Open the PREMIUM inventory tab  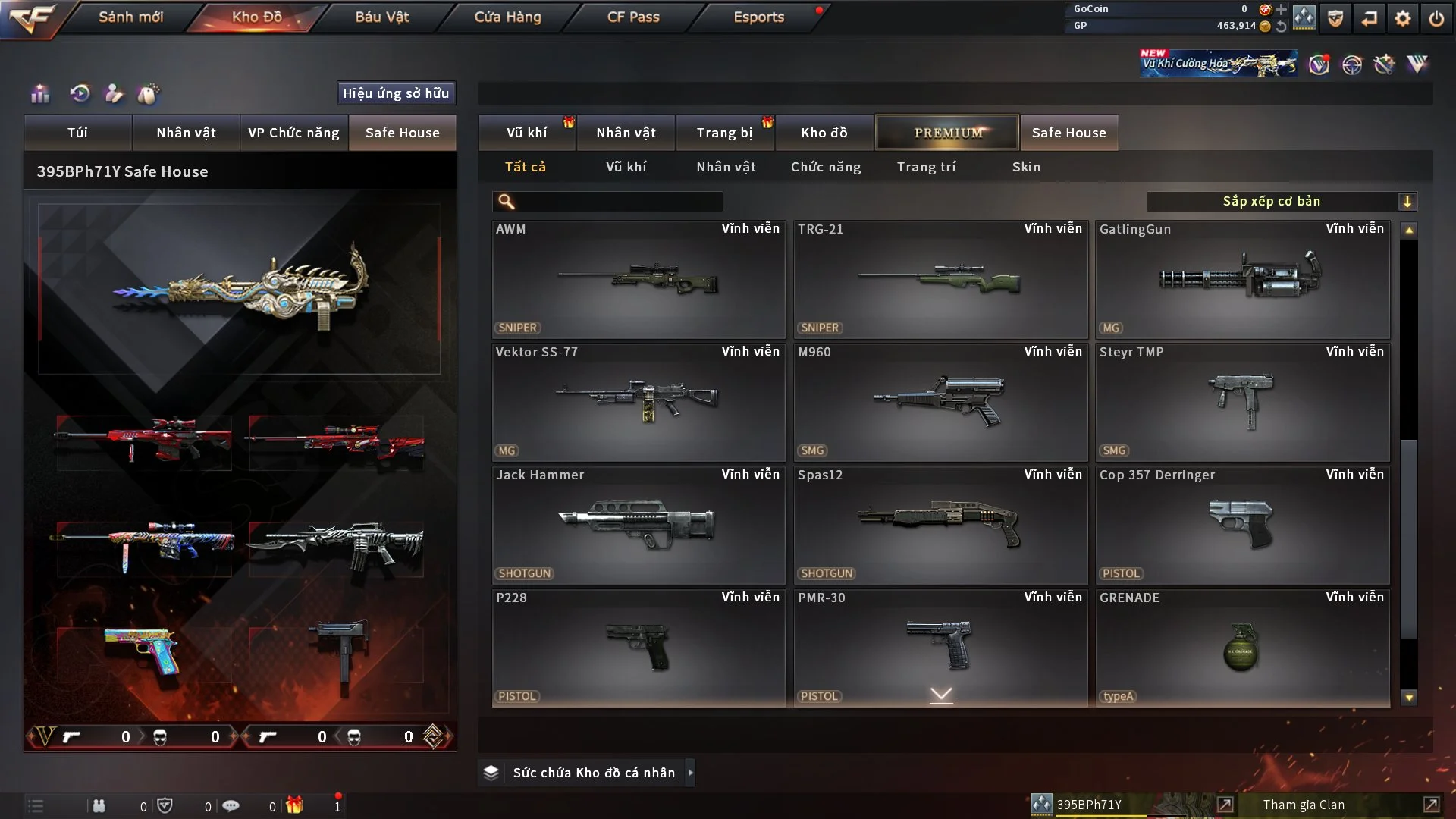(947, 133)
